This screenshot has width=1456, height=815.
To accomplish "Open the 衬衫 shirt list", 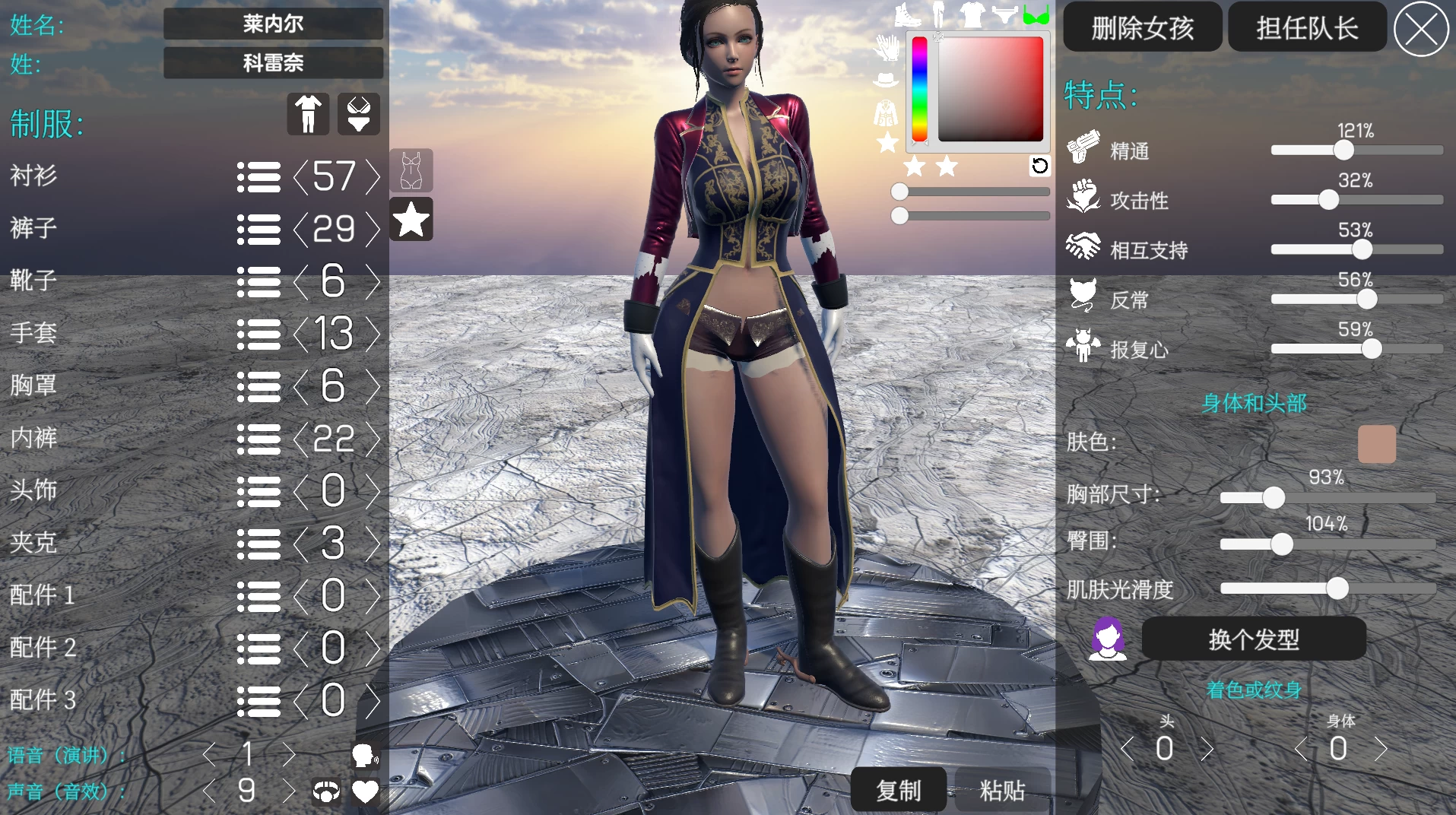I will pos(259,176).
